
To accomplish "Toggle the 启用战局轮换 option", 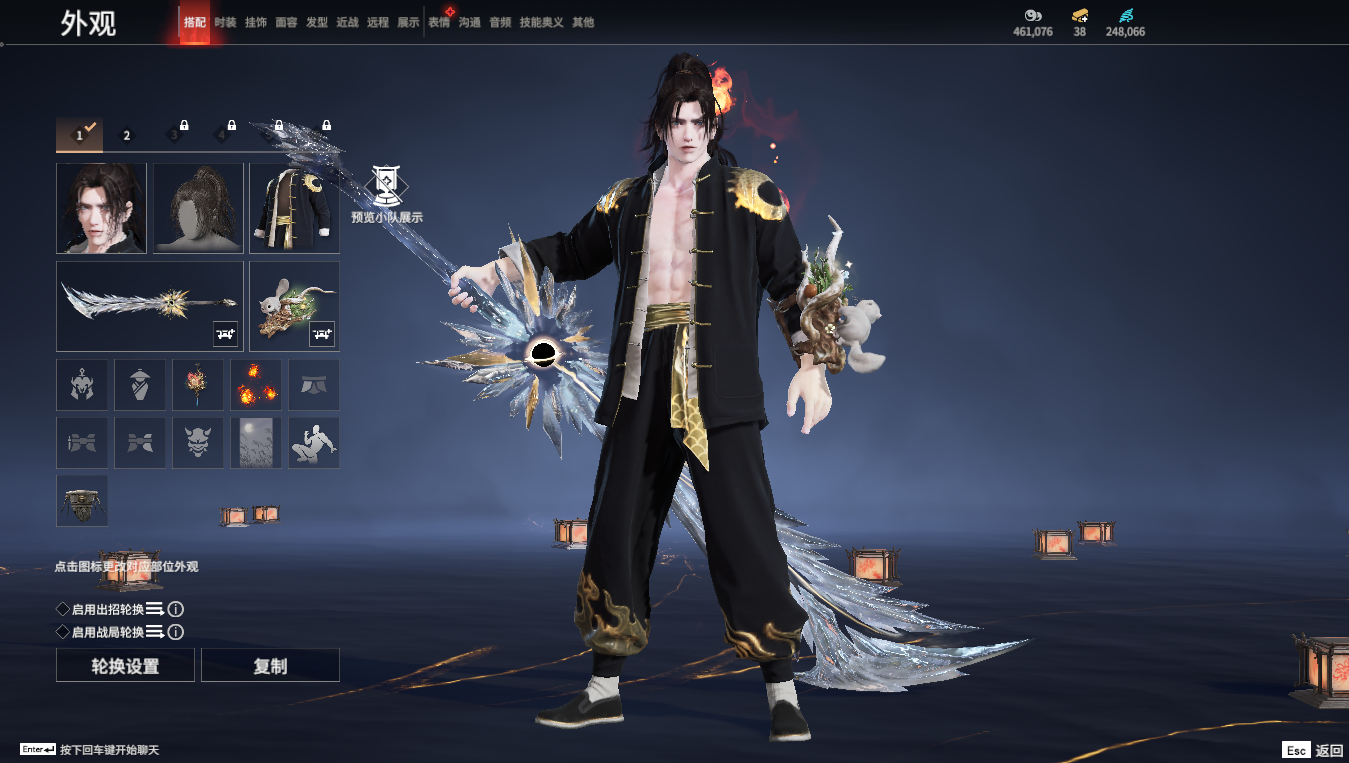I will click(63, 632).
